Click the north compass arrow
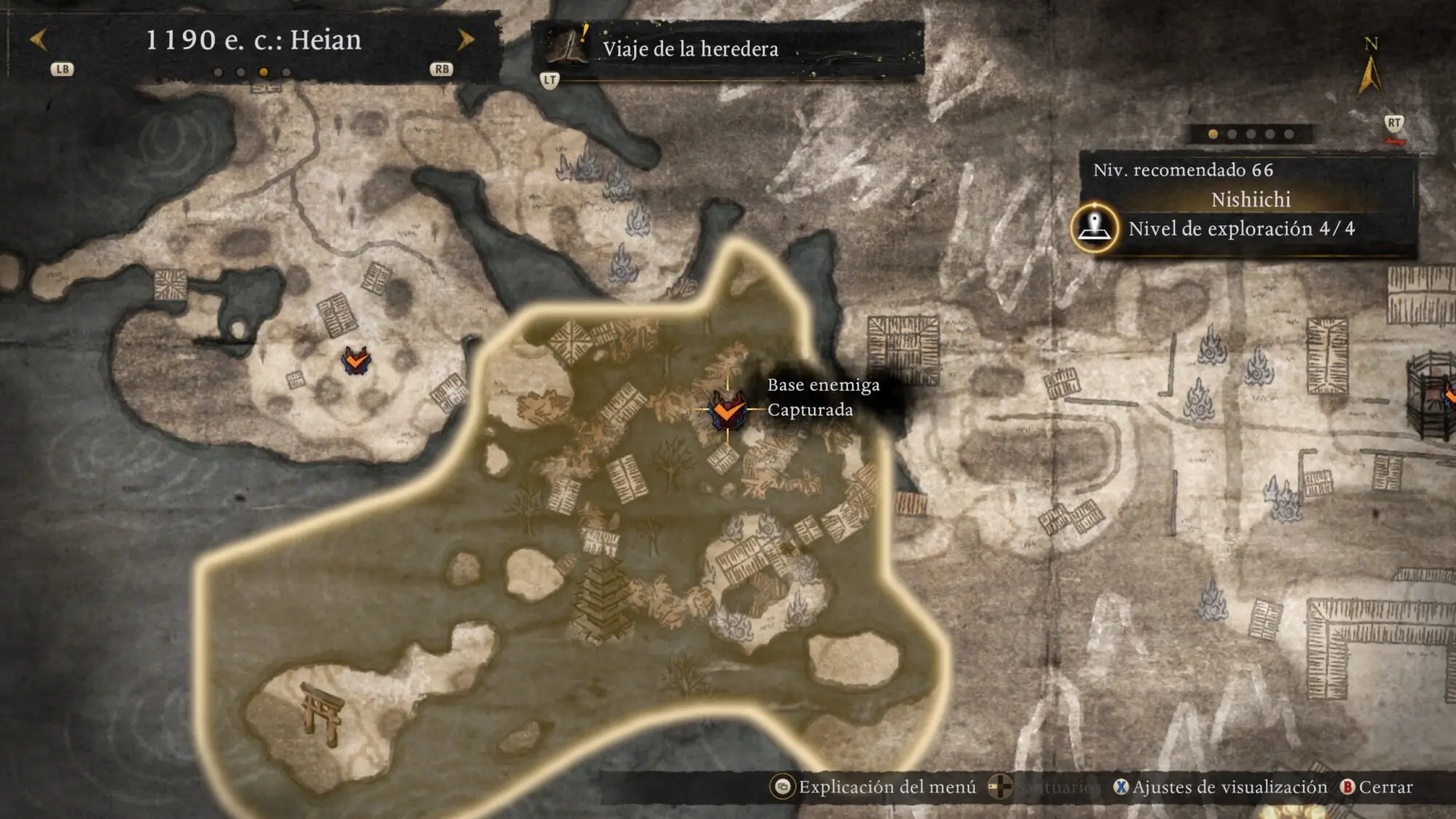 (1370, 73)
